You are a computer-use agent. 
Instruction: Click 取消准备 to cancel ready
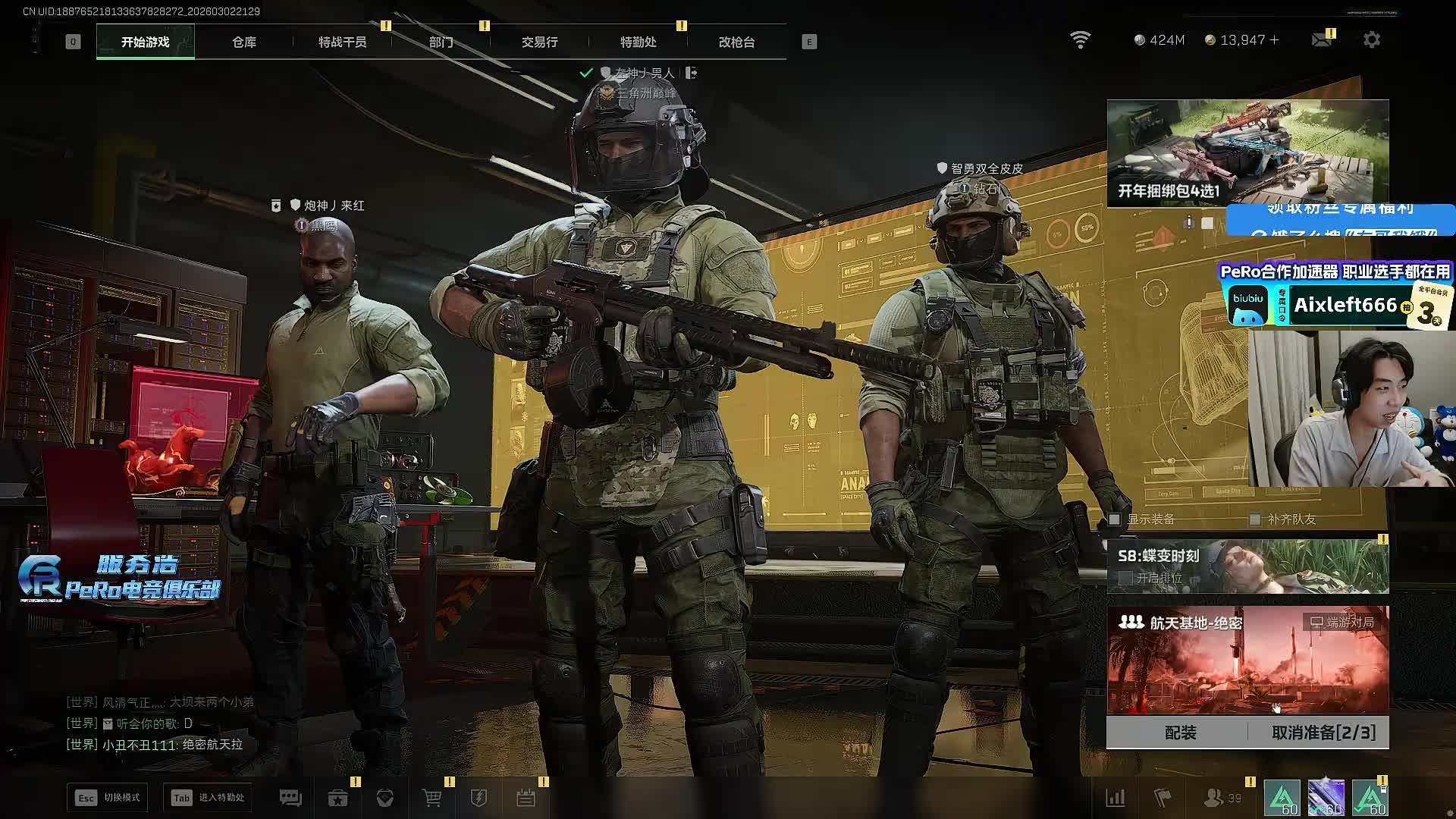pos(1323,733)
